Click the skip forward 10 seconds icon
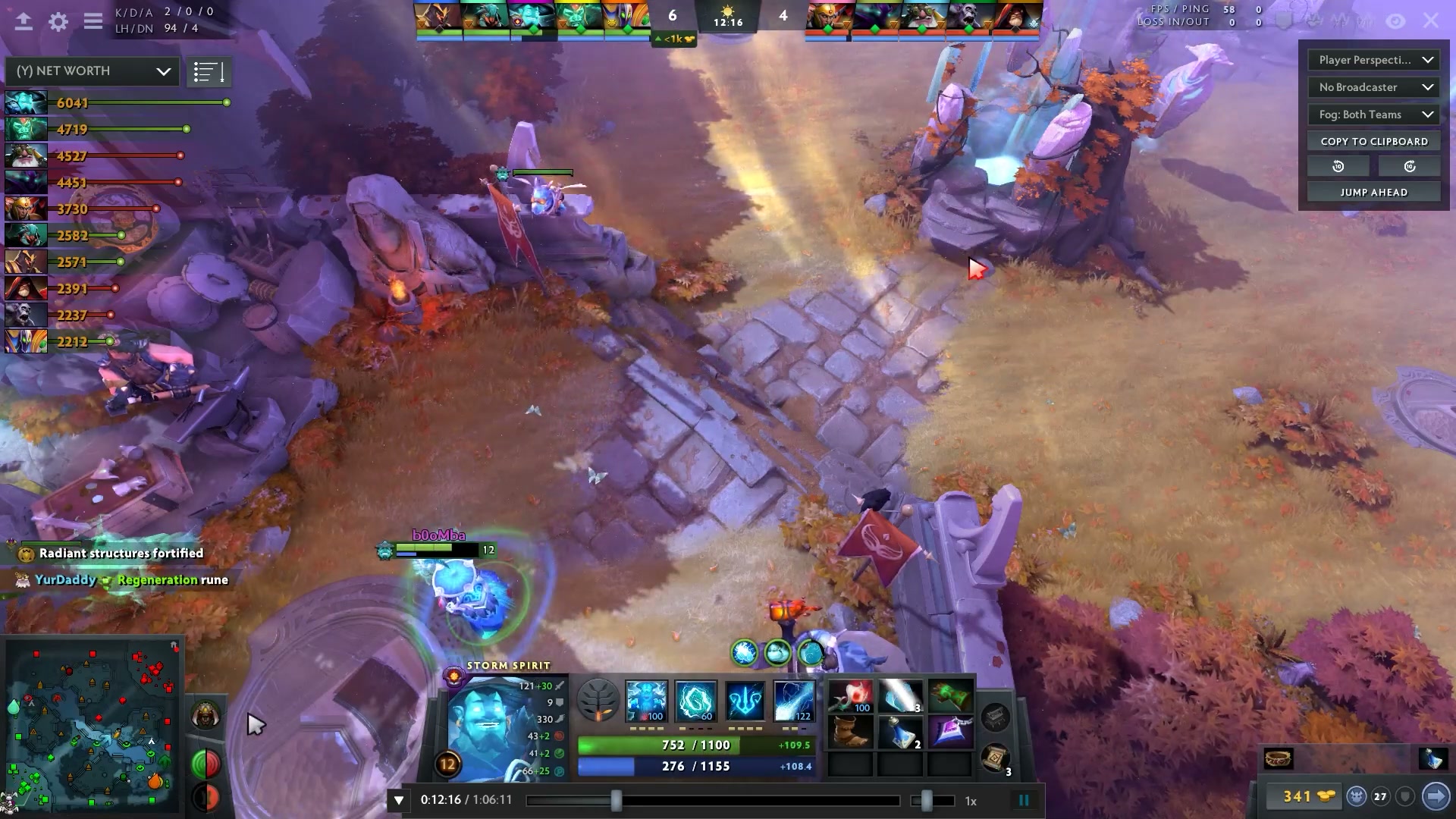 [1409, 165]
